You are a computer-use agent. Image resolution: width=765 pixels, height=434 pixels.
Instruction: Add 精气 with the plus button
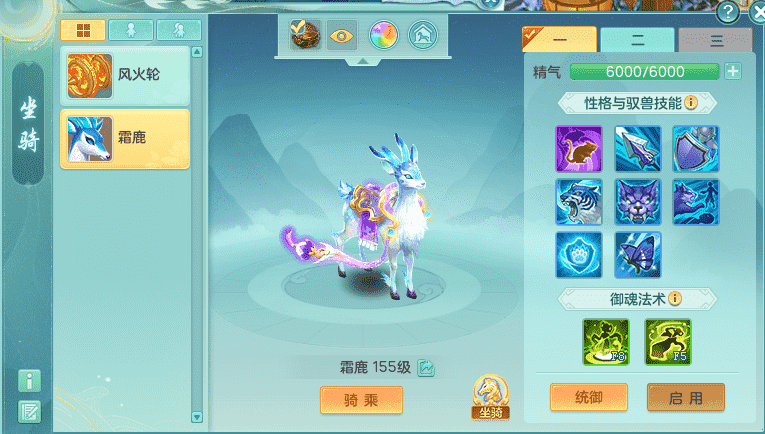(733, 71)
